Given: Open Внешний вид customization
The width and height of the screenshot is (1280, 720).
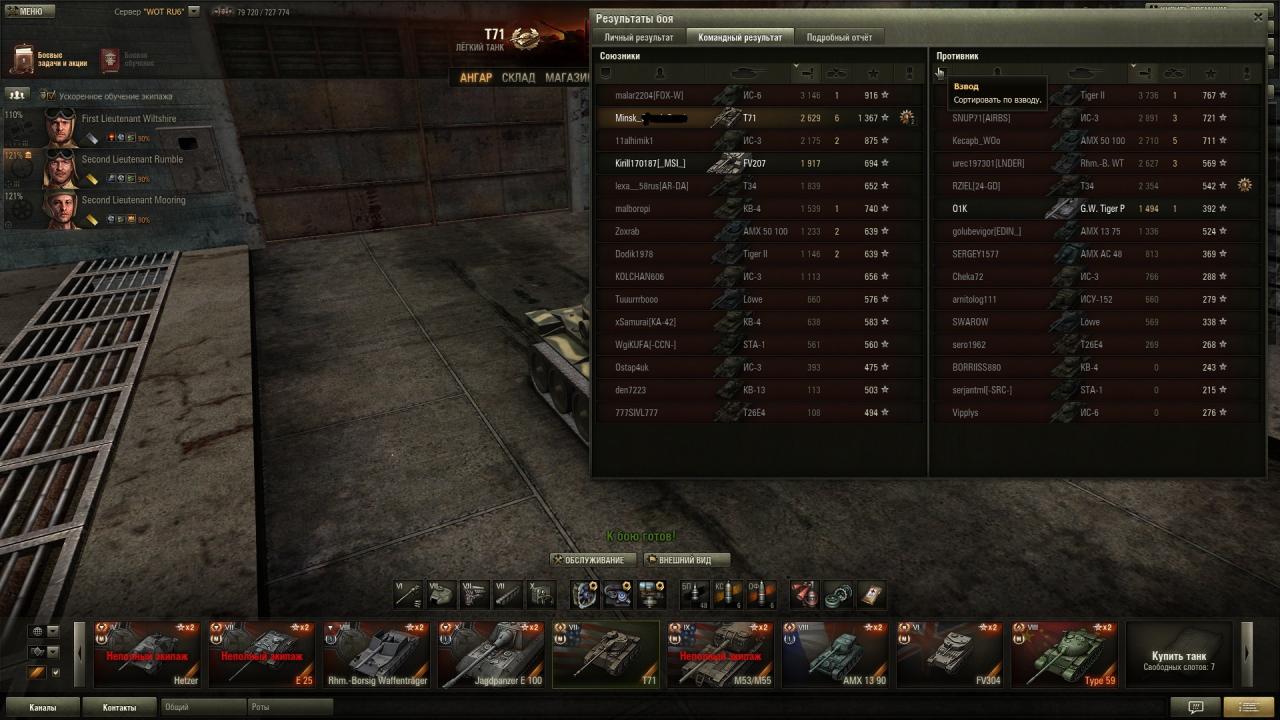Looking at the screenshot, I should point(686,560).
